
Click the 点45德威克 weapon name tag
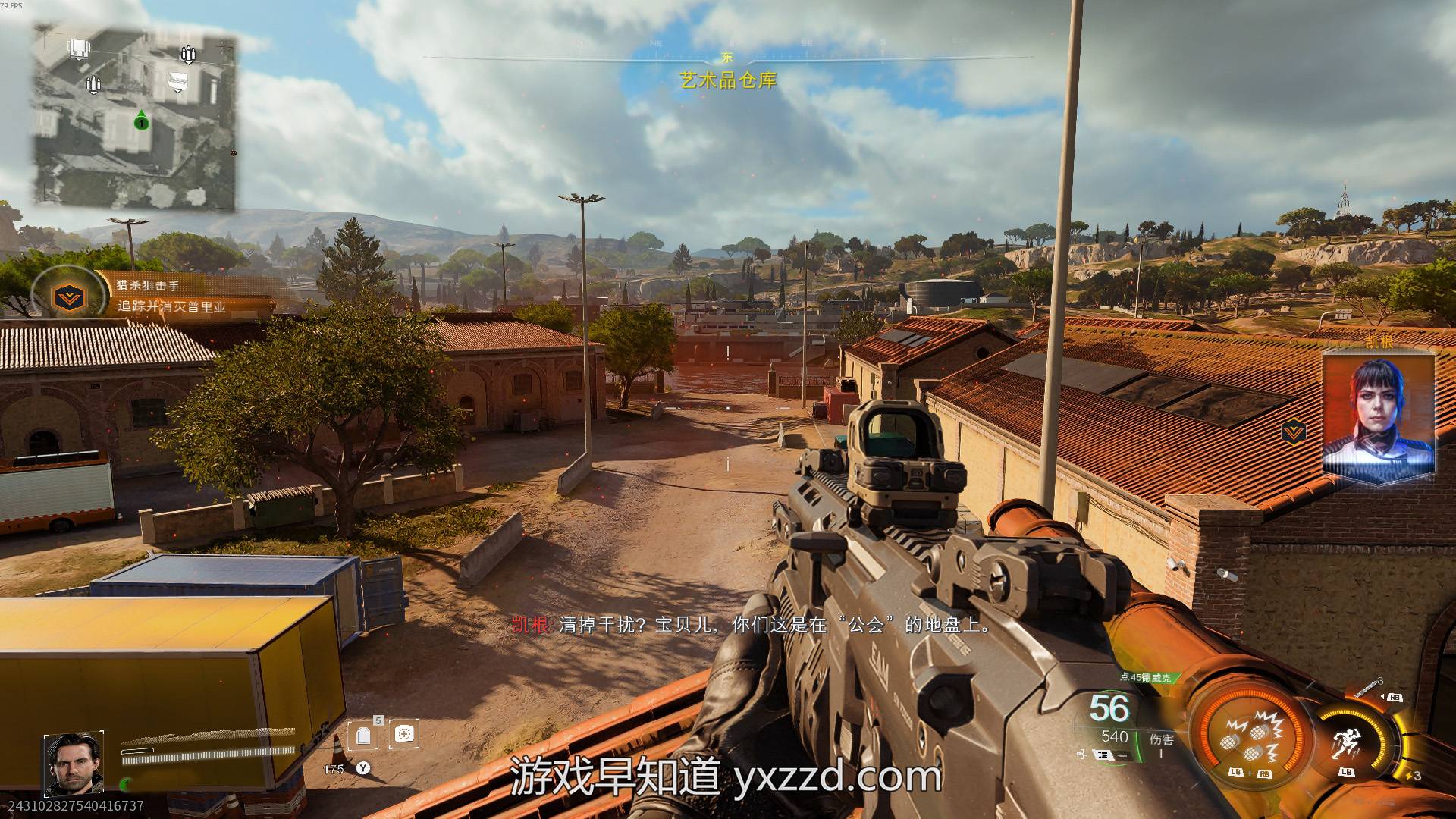pos(1145,677)
